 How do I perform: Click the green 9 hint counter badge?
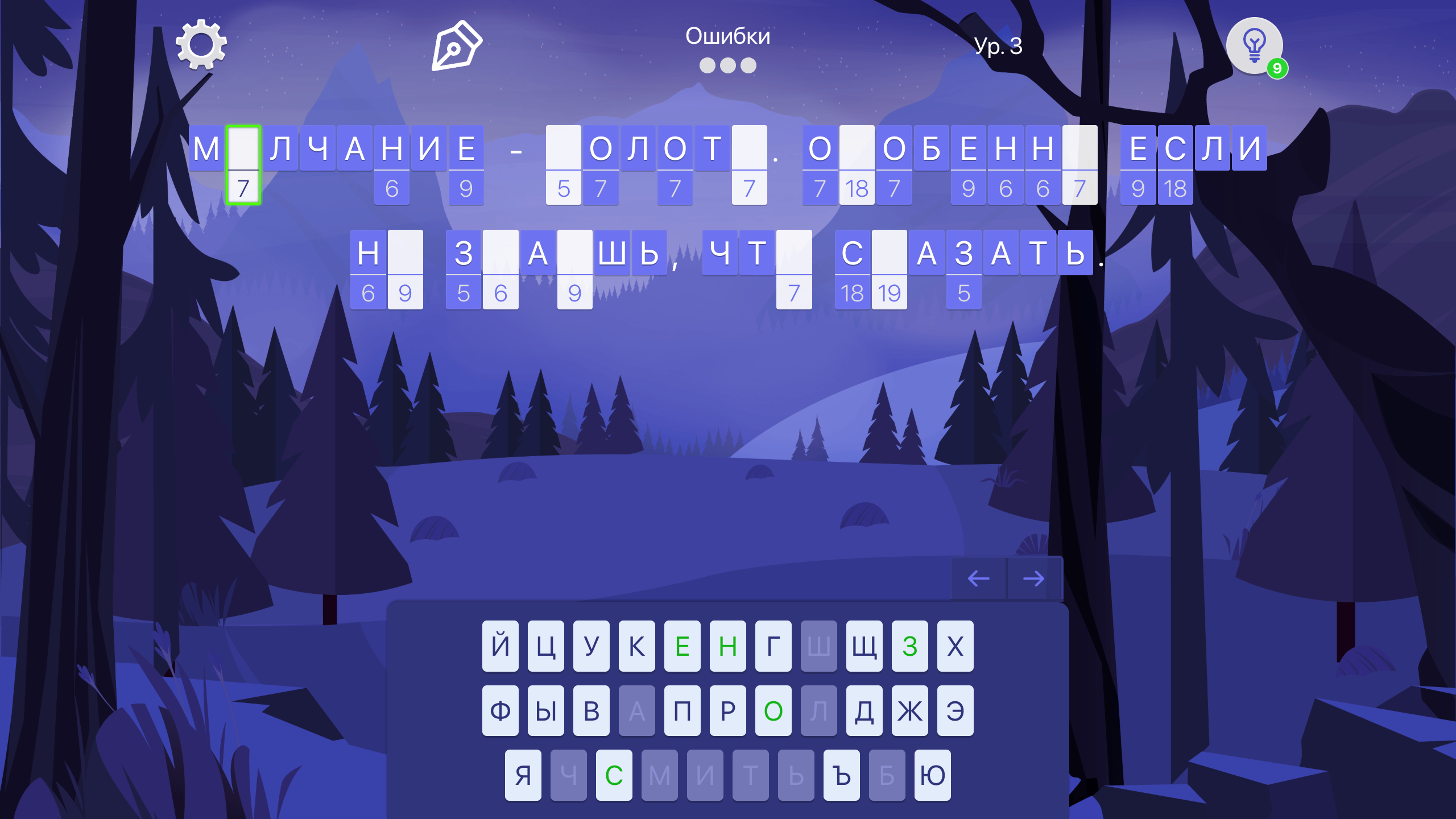click(1277, 68)
